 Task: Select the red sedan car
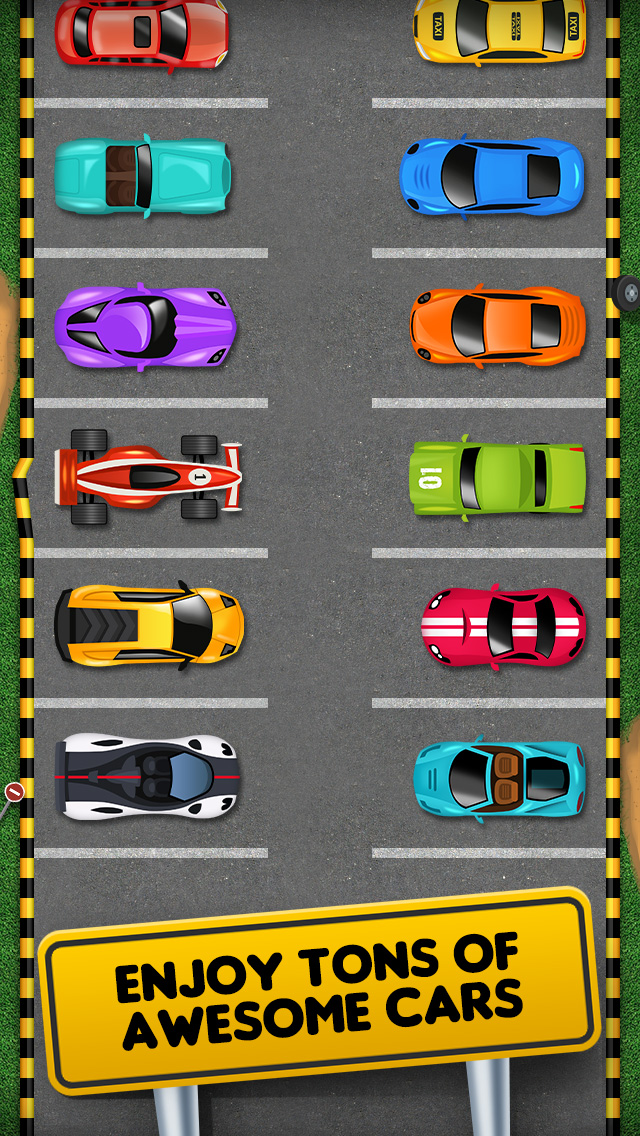(142, 32)
